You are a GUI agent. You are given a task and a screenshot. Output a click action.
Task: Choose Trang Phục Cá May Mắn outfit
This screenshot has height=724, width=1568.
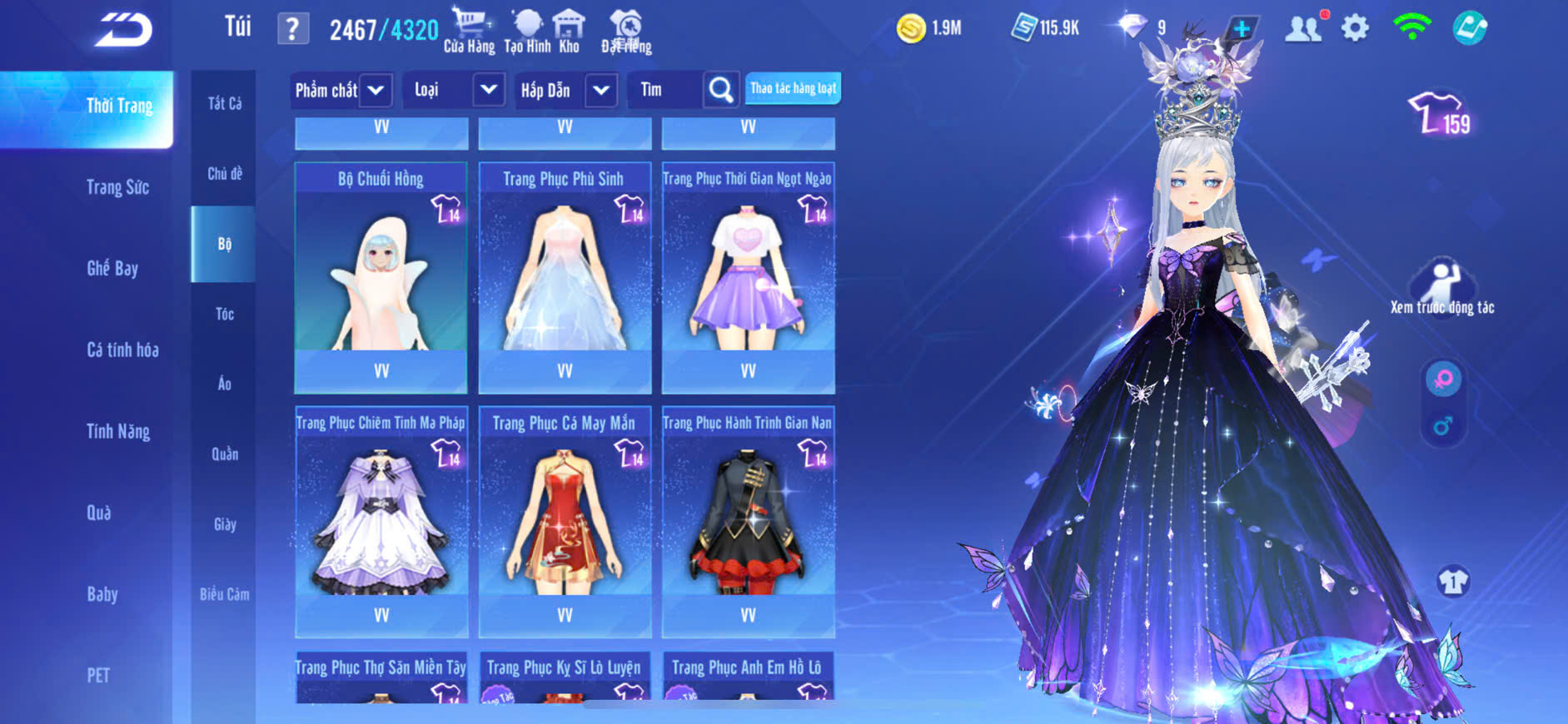[x=565, y=520]
